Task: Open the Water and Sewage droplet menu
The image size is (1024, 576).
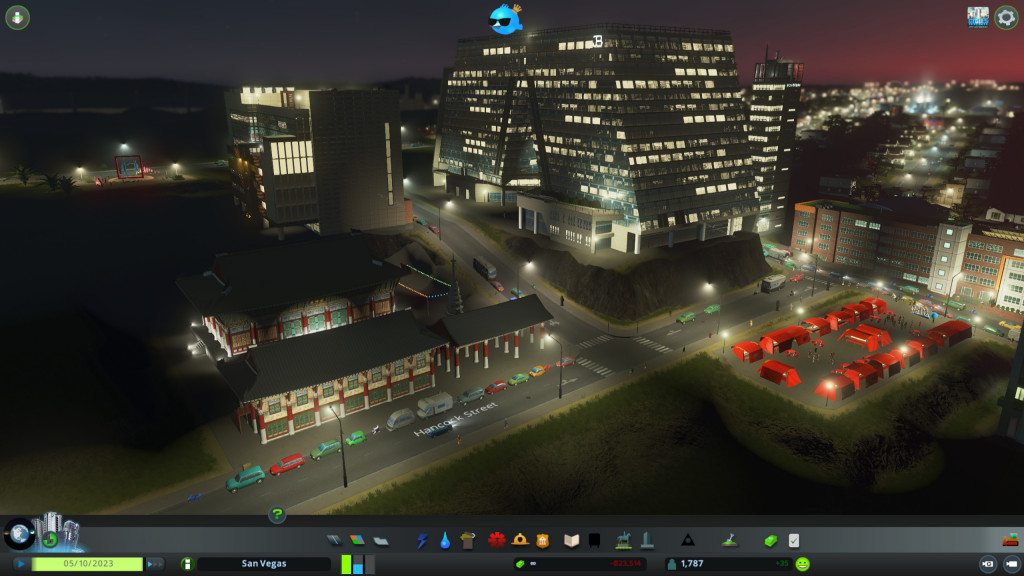Action: (x=445, y=541)
